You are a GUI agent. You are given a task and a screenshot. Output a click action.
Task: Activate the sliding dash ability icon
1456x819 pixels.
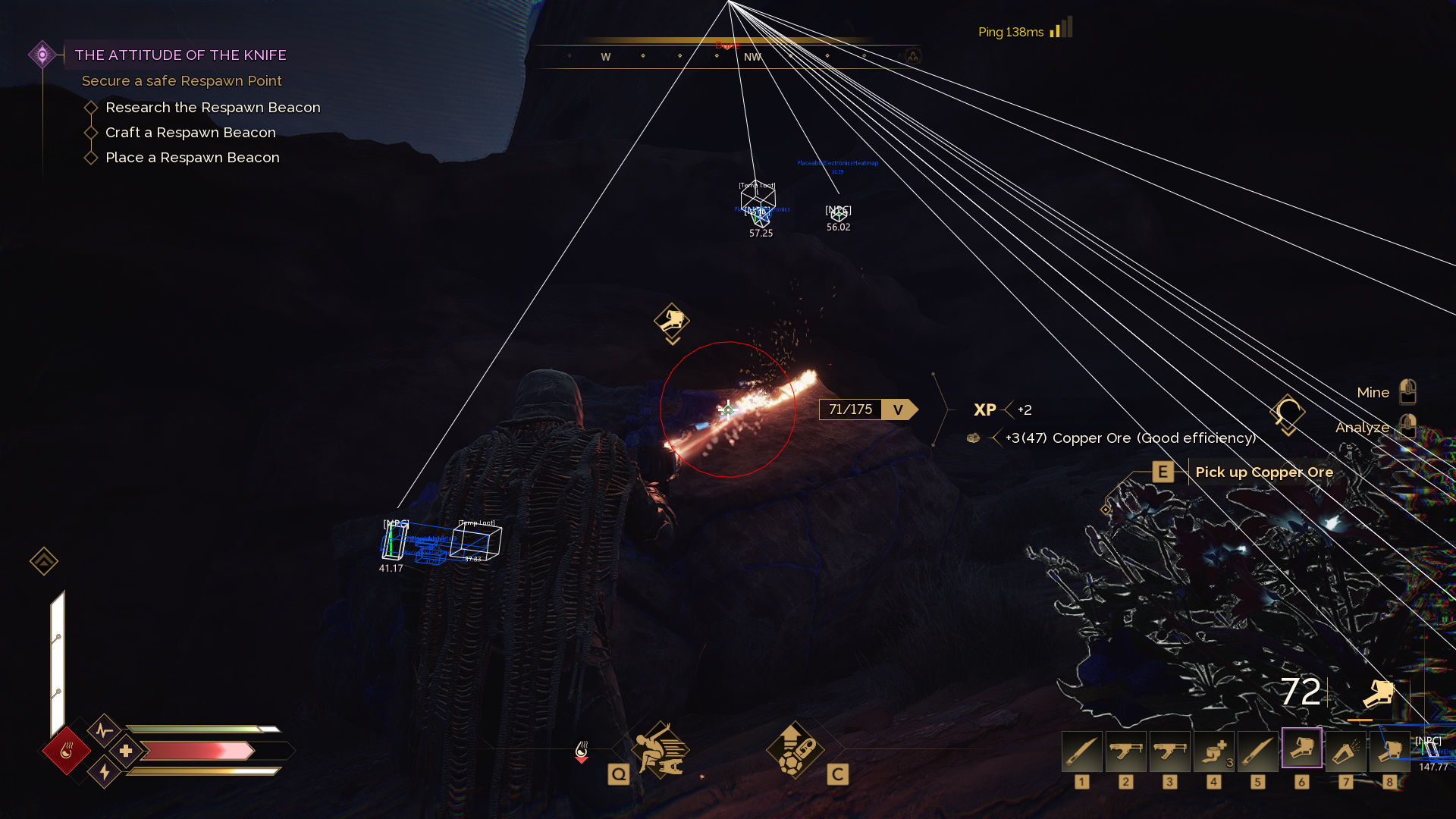pos(661,749)
